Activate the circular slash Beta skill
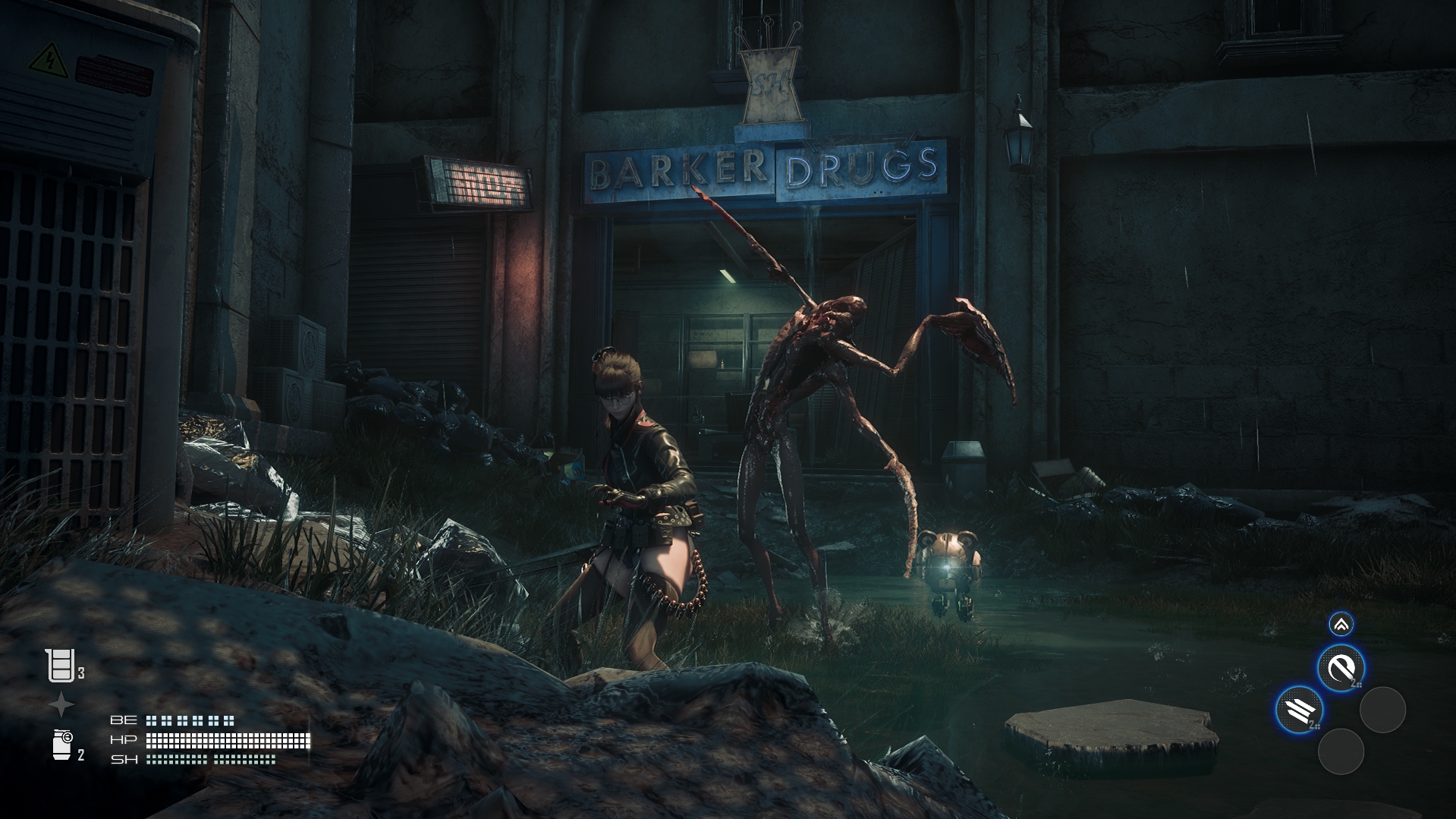Image resolution: width=1456 pixels, height=819 pixels. tap(1341, 669)
